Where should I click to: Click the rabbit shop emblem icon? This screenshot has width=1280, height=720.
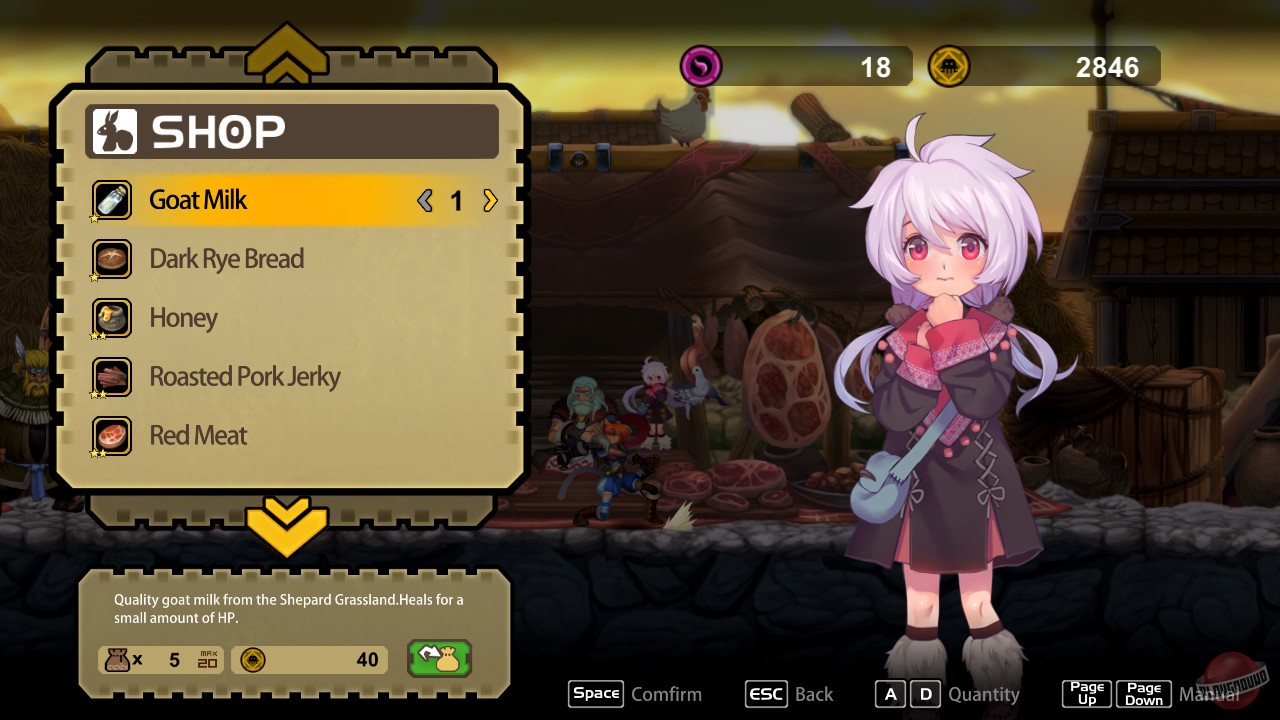pos(113,131)
